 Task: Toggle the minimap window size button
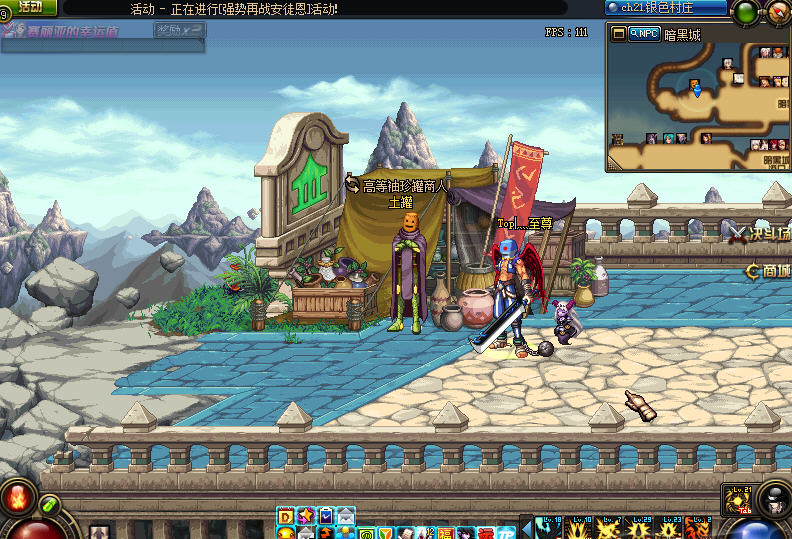point(618,33)
